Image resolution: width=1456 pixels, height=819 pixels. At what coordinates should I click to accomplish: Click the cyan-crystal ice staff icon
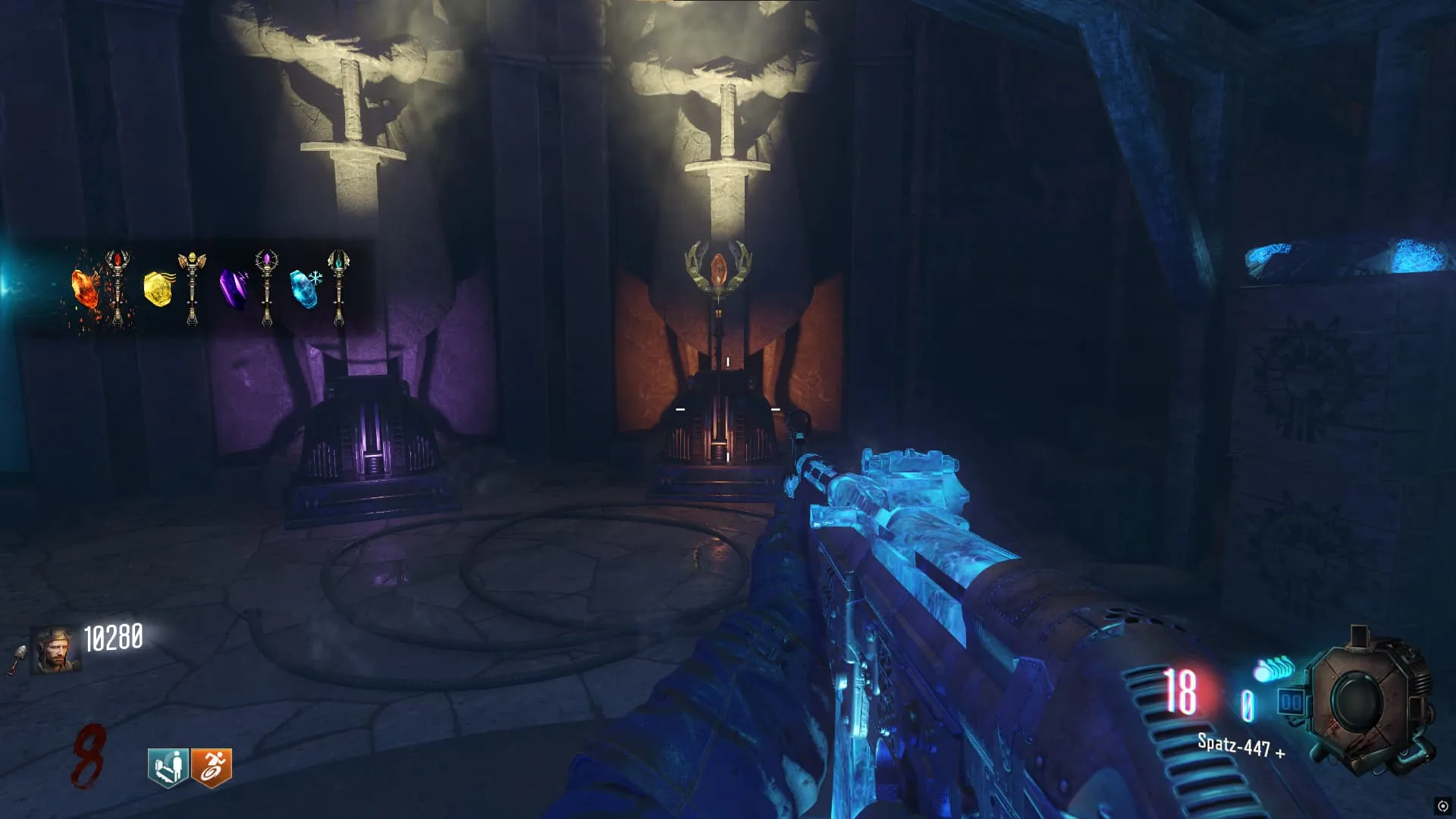338,287
